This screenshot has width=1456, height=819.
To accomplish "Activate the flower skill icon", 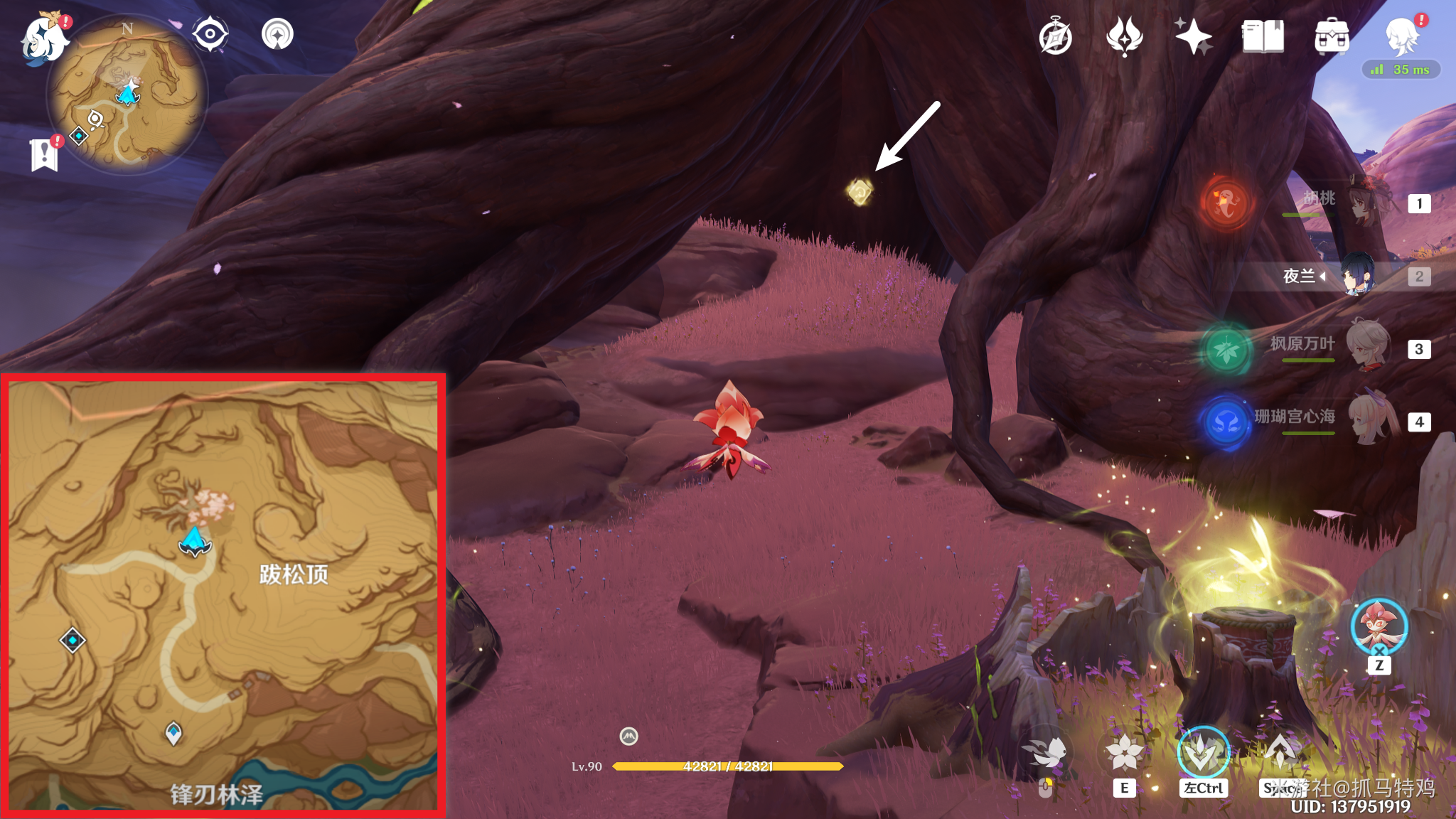I will [1124, 754].
